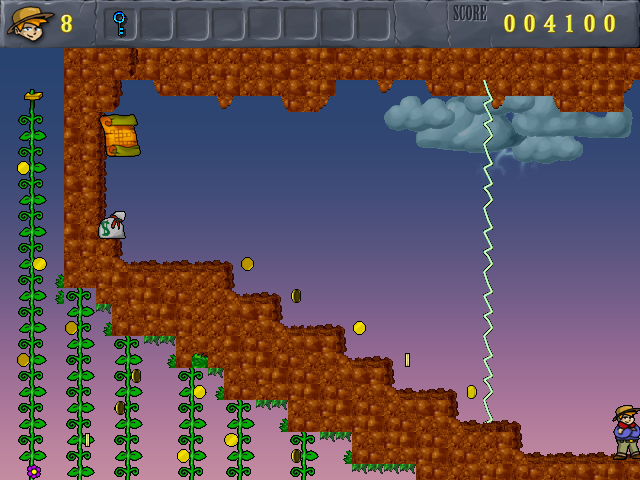640x480 pixels.
Task: Click the explorer portrait lives icon
Action: pyautogui.click(x=30, y=22)
